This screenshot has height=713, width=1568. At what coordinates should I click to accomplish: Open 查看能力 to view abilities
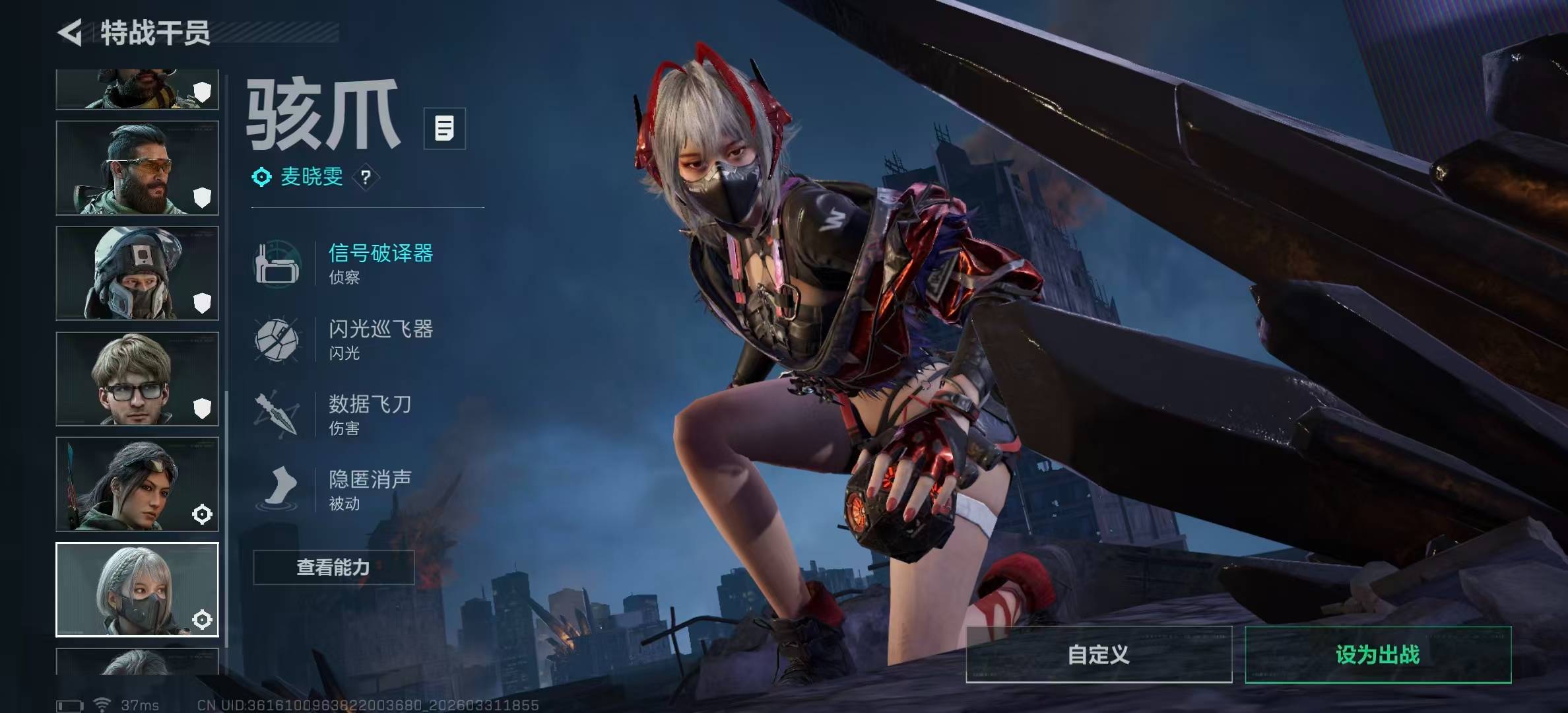click(333, 567)
